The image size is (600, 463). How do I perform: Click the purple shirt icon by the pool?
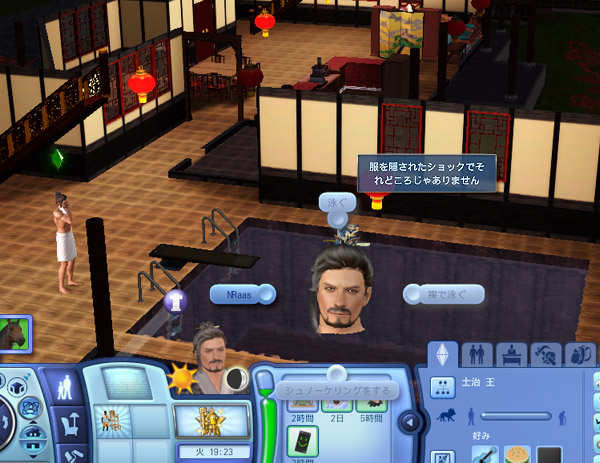pos(175,299)
